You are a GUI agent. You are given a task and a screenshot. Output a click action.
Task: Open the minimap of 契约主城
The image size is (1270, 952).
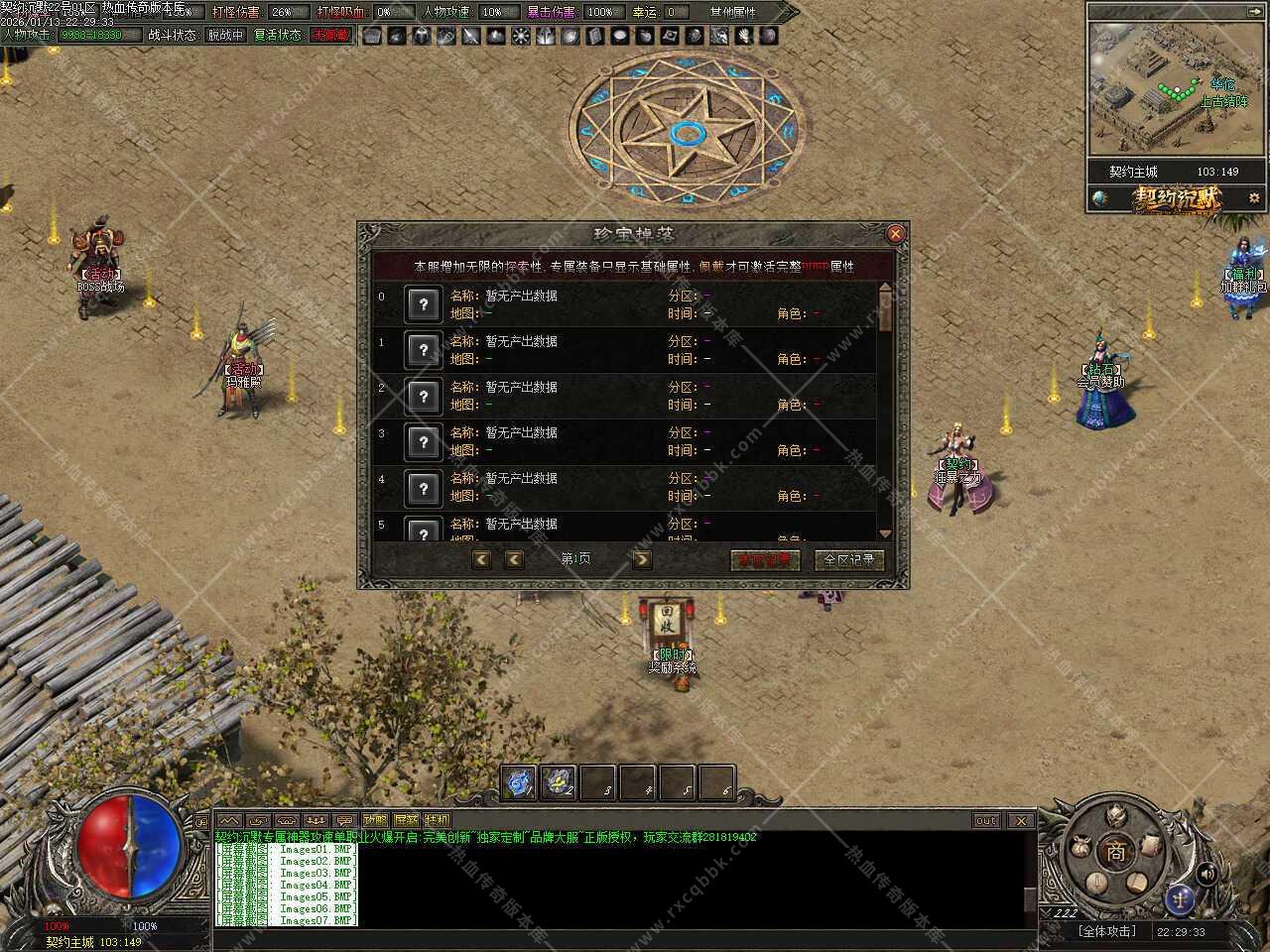pos(1177,89)
